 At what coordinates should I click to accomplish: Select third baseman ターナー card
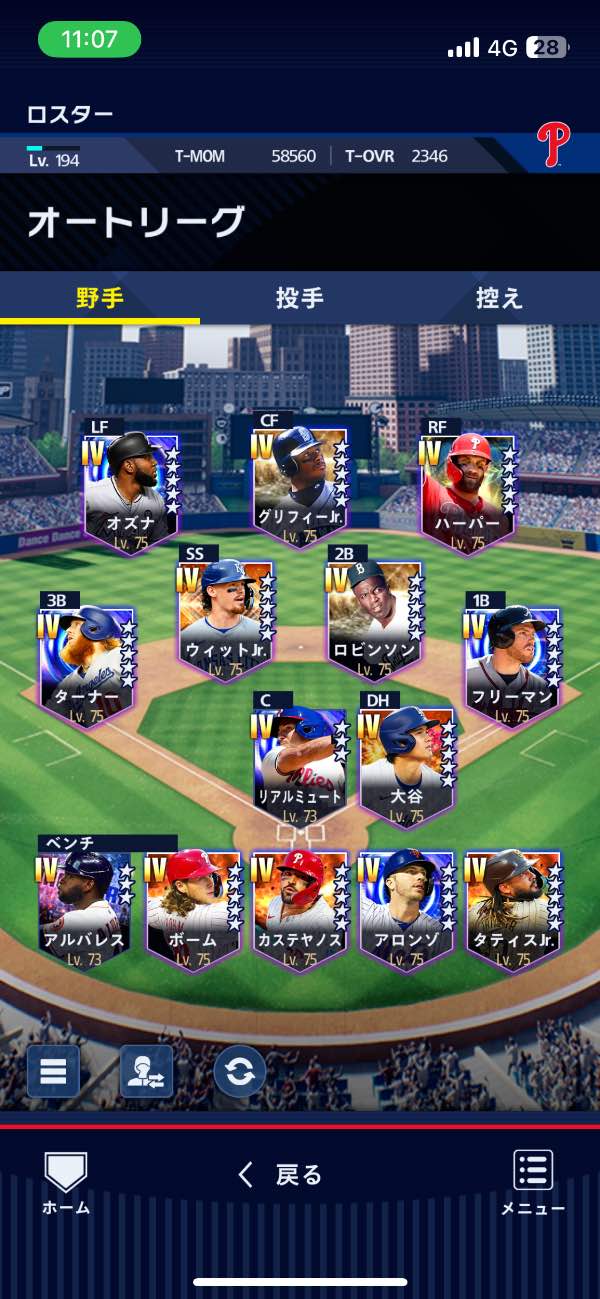(x=87, y=662)
